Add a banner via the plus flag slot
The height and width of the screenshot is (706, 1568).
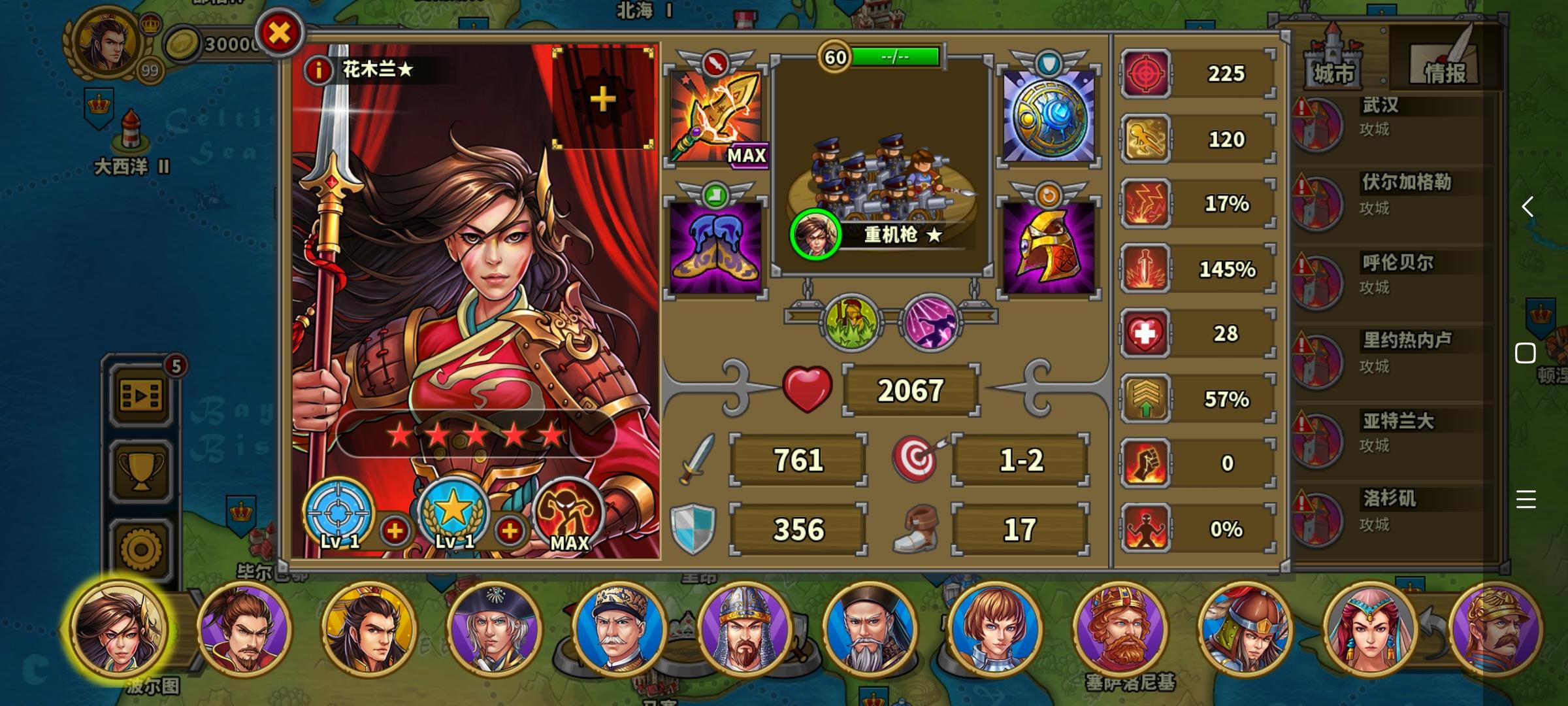[602, 99]
